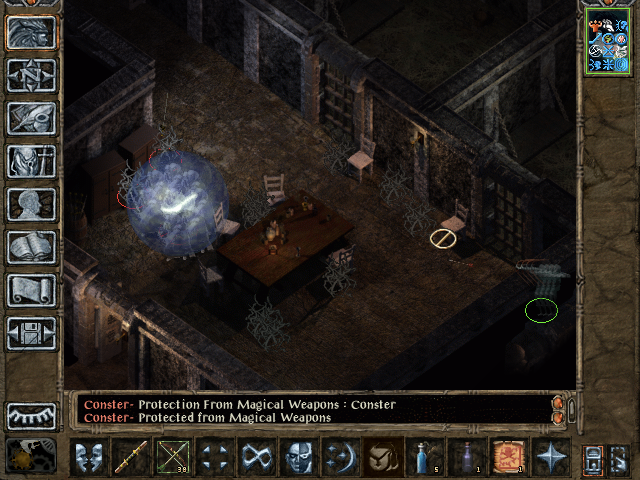Open the inventory screen
The height and width of the screenshot is (480, 640).
[31, 161]
